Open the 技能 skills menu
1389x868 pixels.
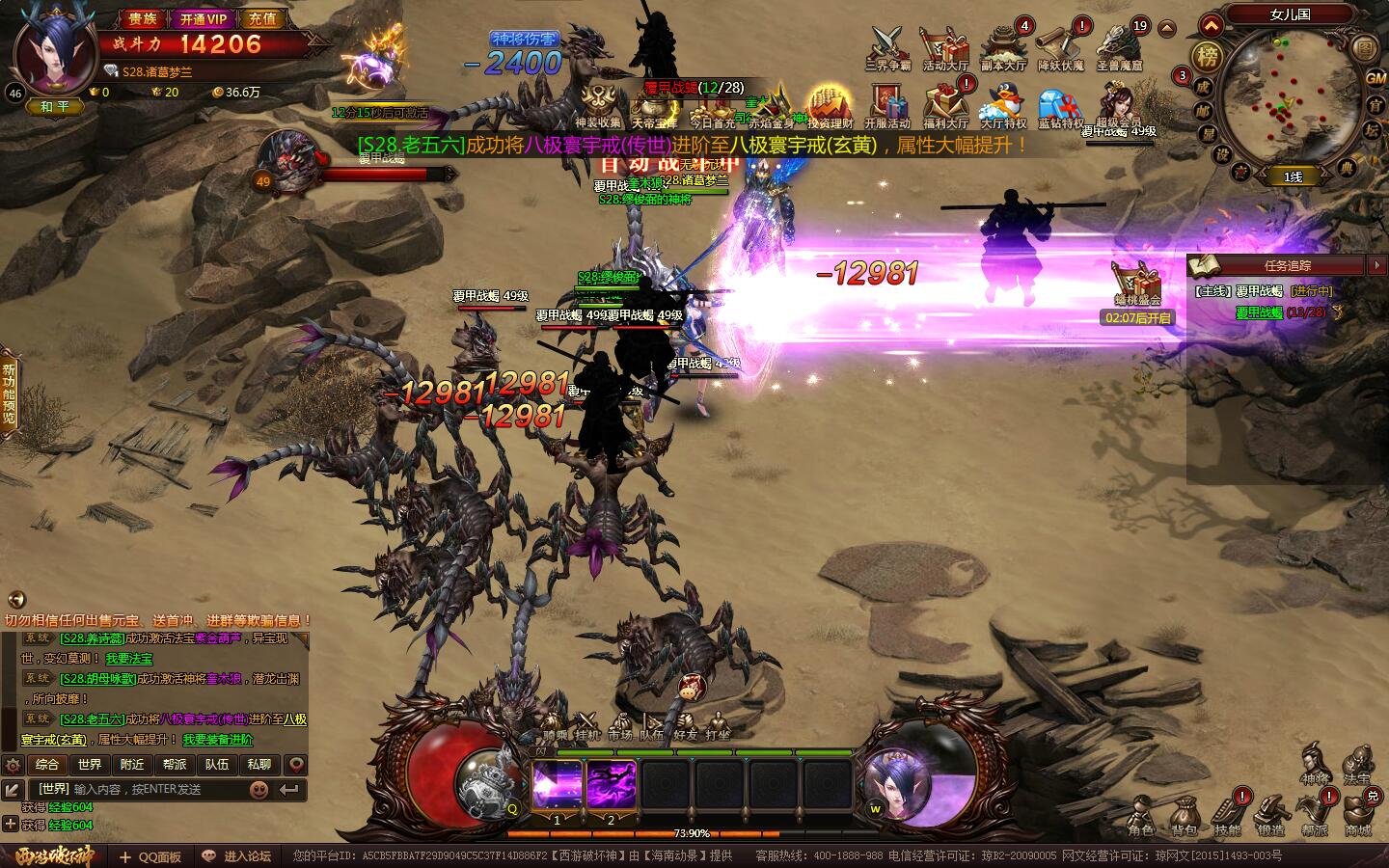click(1227, 818)
